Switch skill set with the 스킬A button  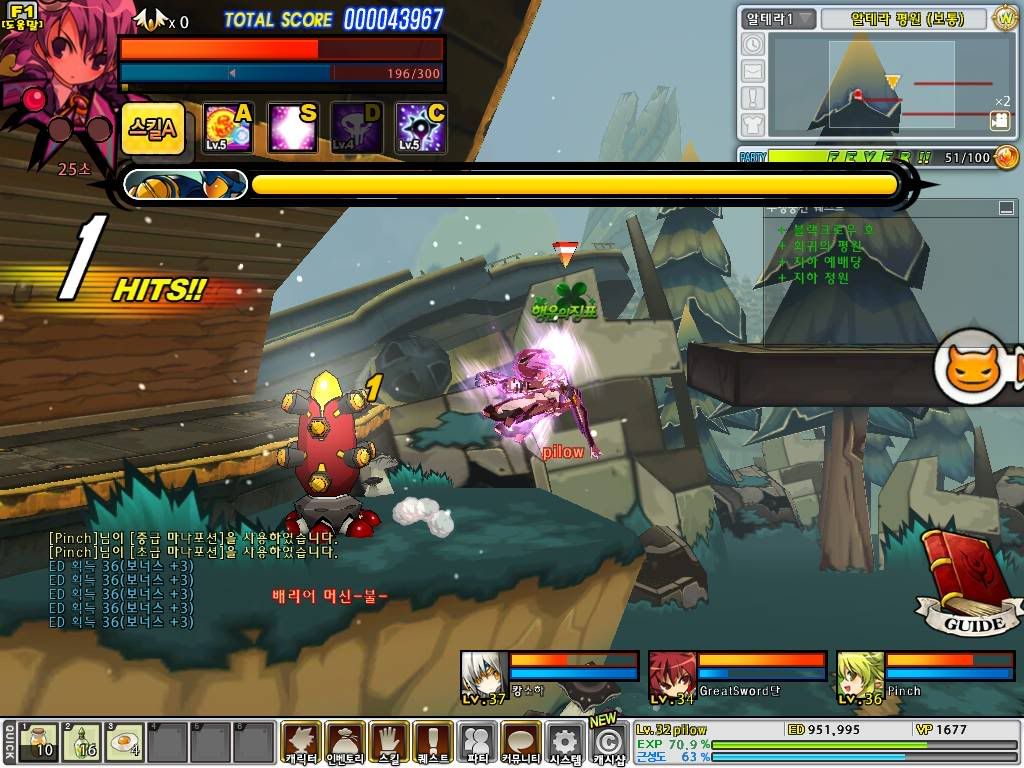153,129
